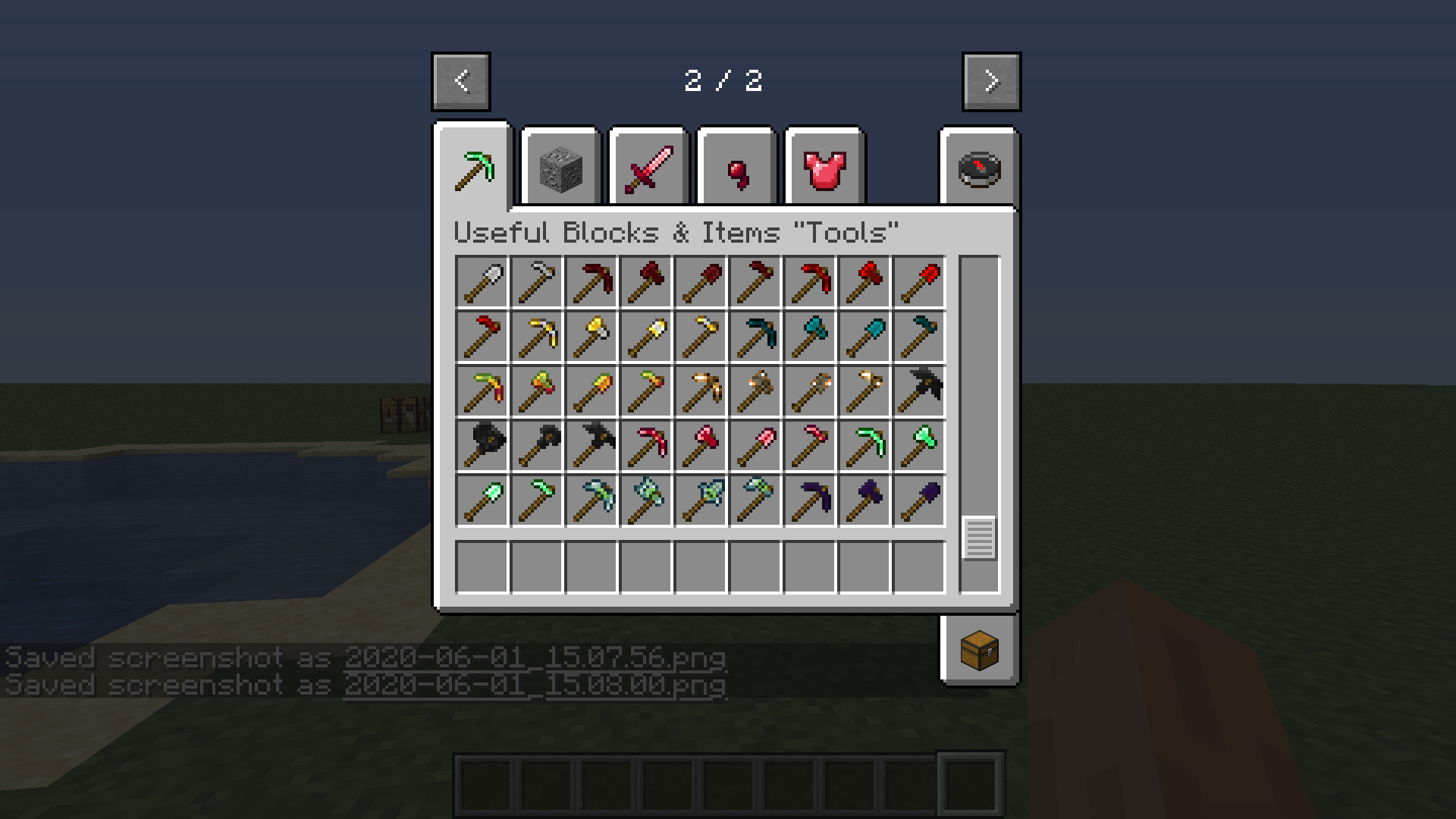Viewport: 1456px width, 819px height.
Task: Pick the golden axe in the second row
Action: pos(591,336)
